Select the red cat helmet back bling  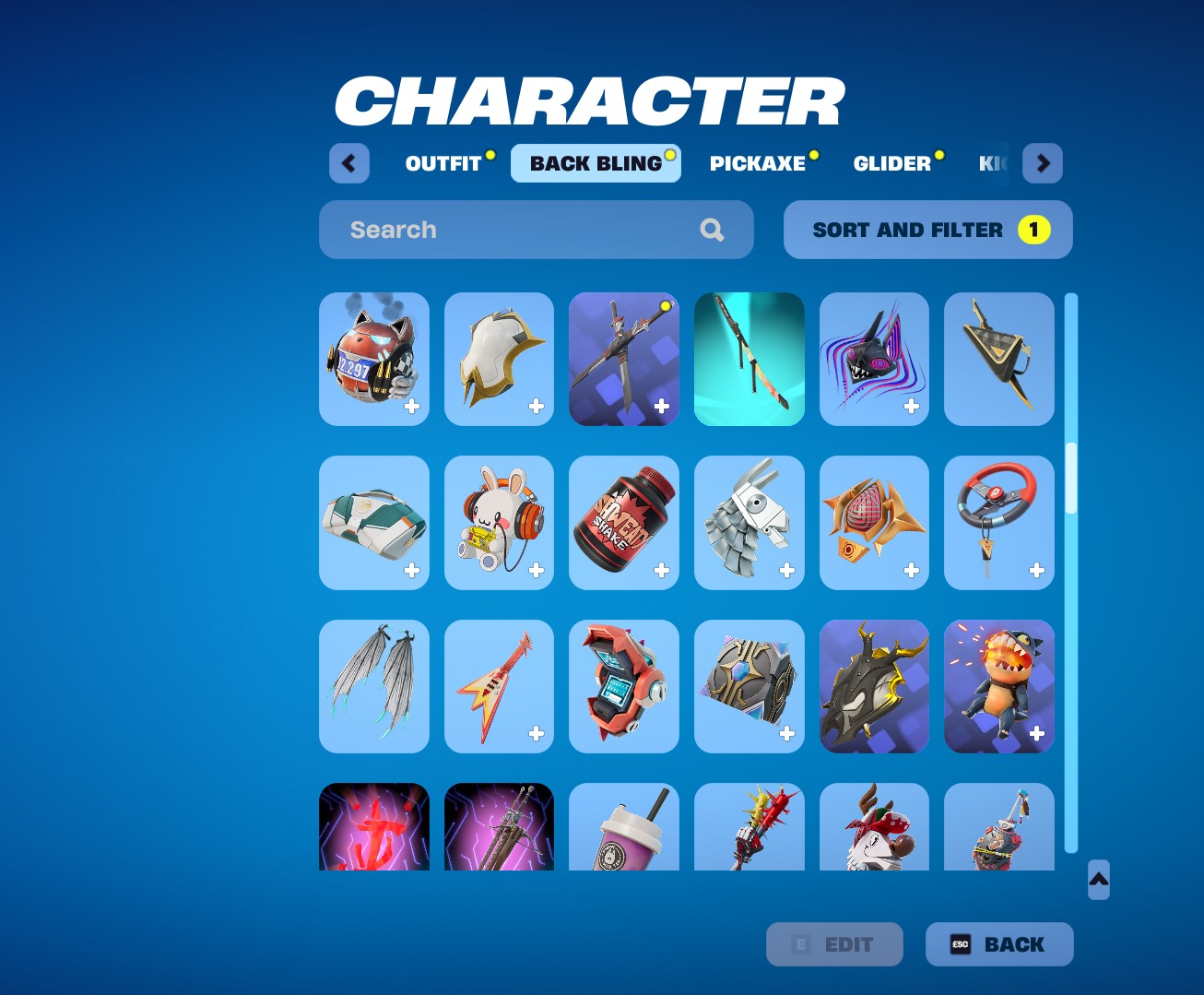point(374,359)
